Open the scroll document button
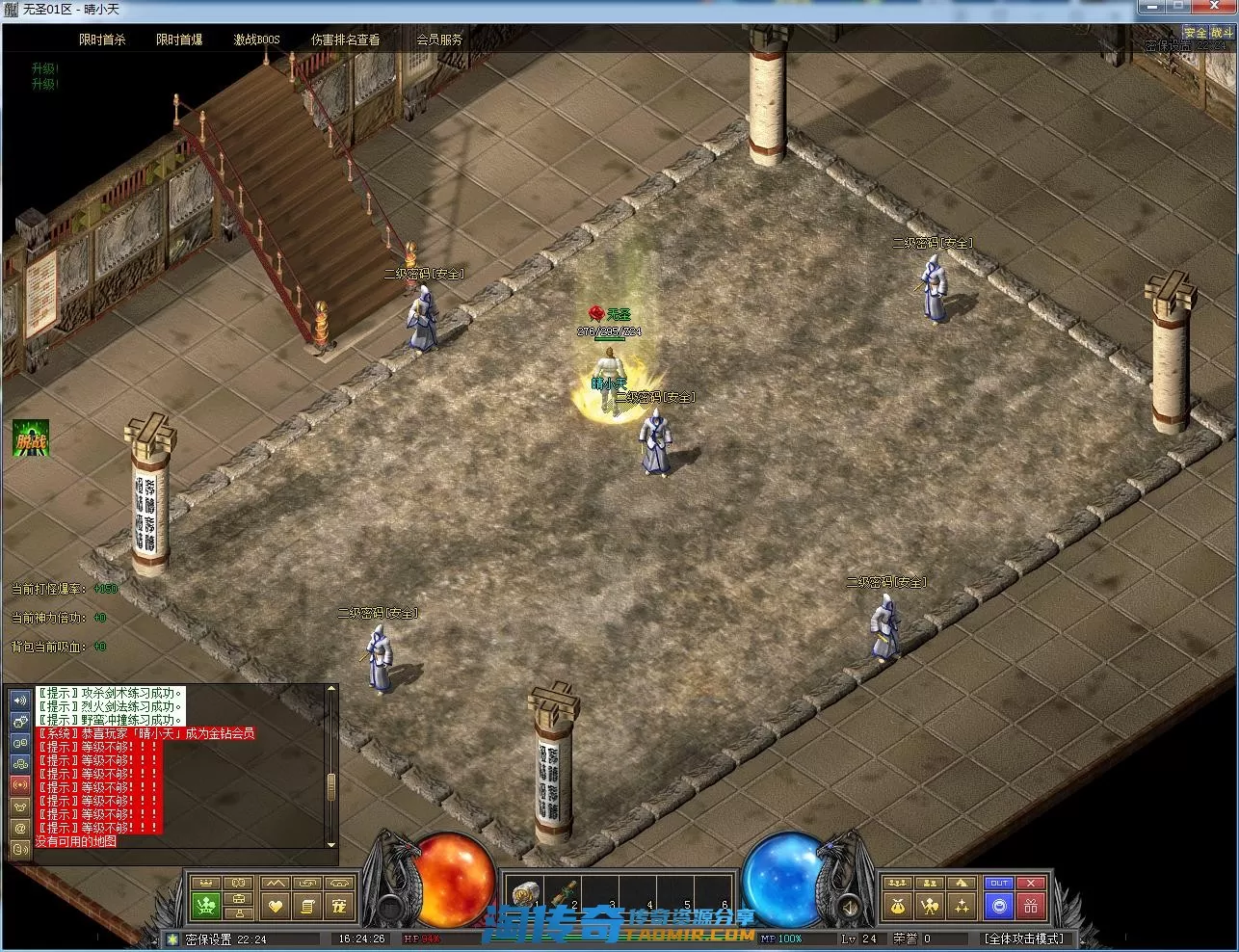 (307, 906)
